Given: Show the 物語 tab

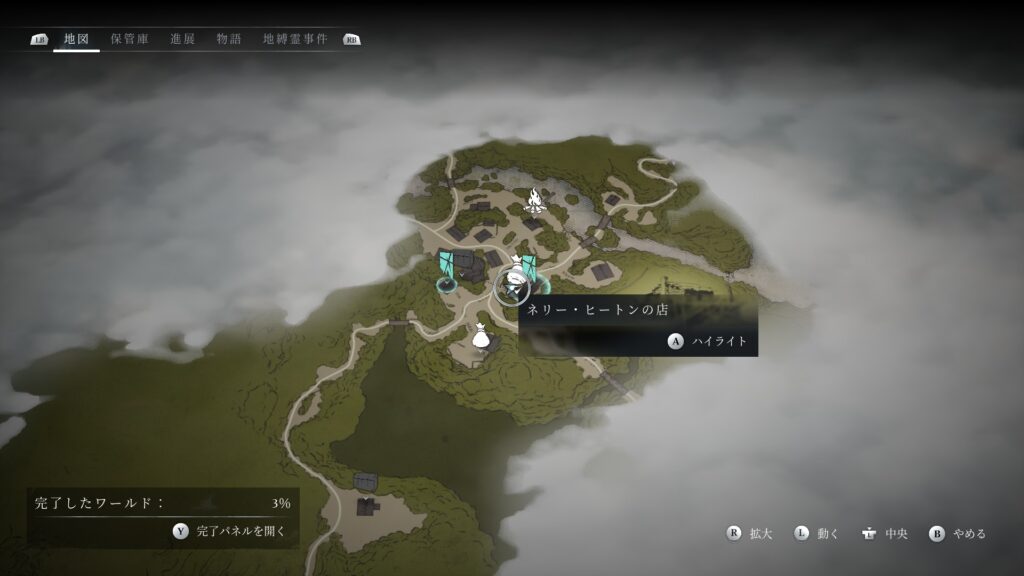Looking at the screenshot, I should 229,40.
